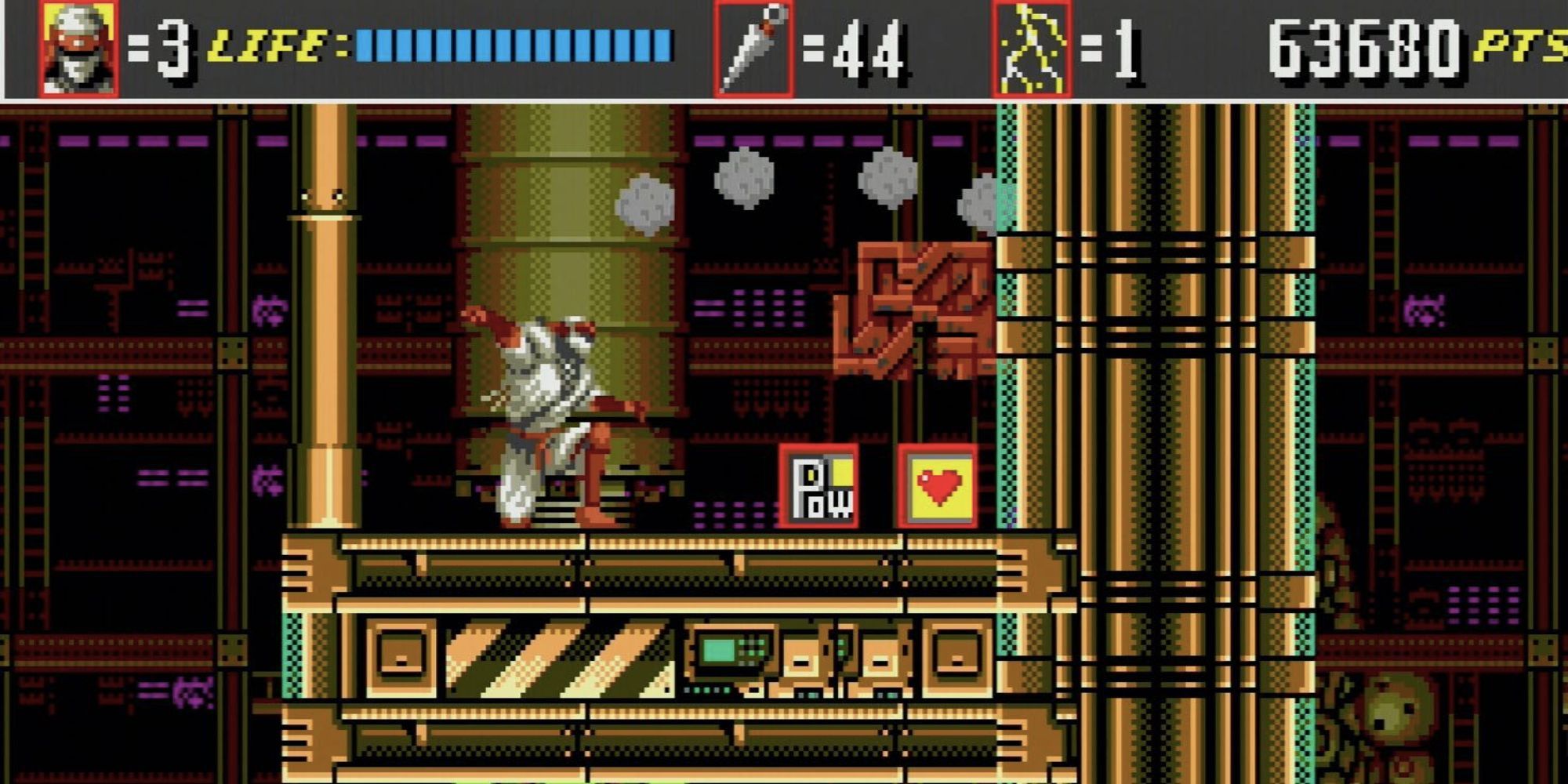Image resolution: width=1568 pixels, height=784 pixels.
Task: Select the PTS label in the header
Action: click(1525, 47)
